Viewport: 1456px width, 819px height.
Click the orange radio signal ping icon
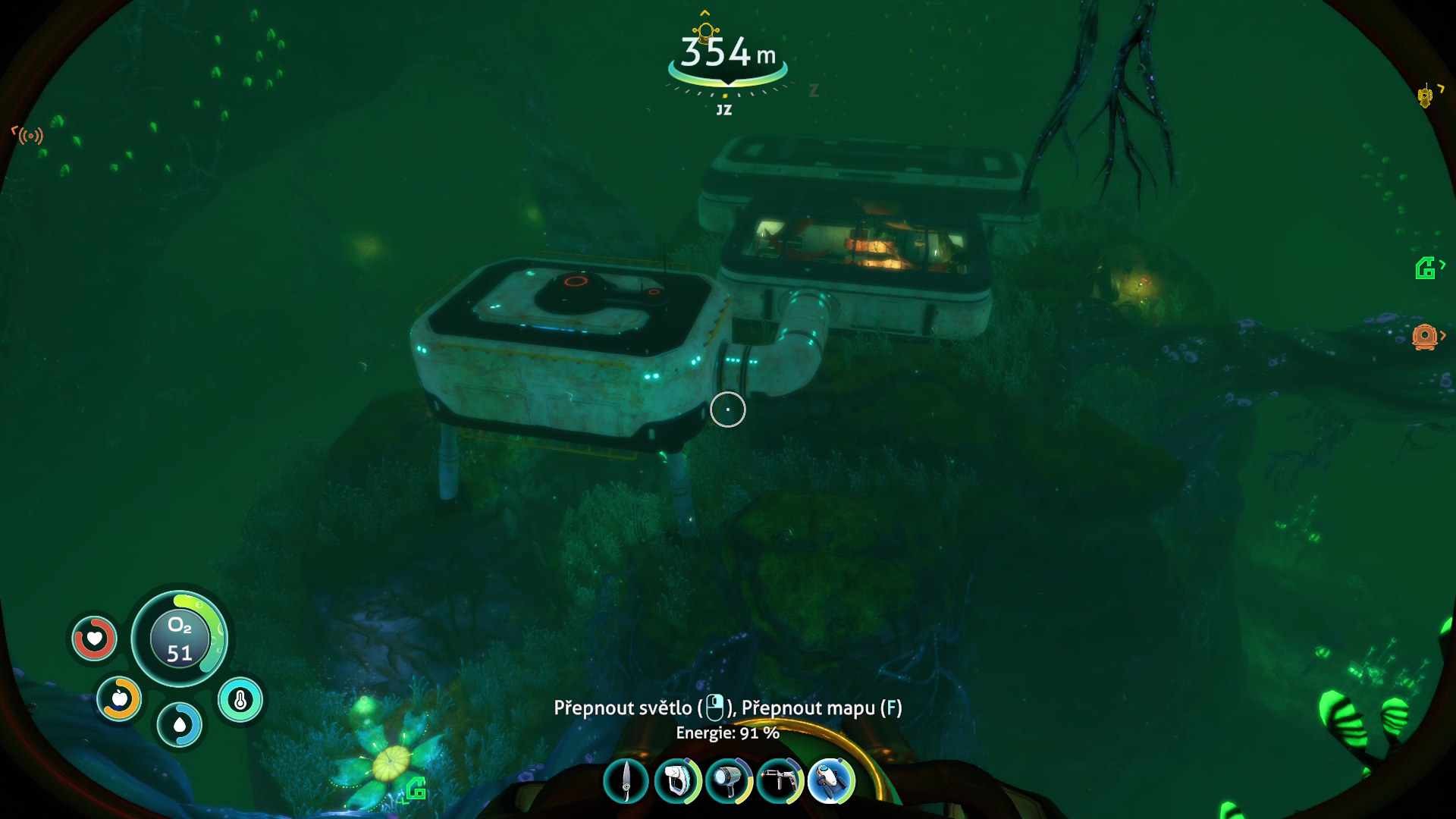tap(30, 136)
